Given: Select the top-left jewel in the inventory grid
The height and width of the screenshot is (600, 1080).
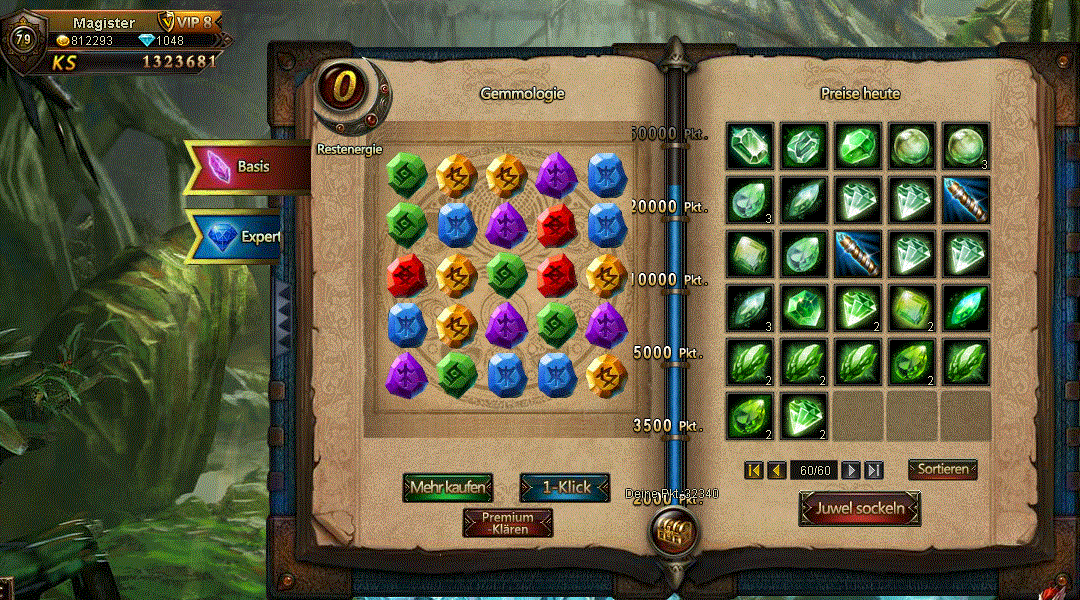Looking at the screenshot, I should pyautogui.click(x=750, y=146).
